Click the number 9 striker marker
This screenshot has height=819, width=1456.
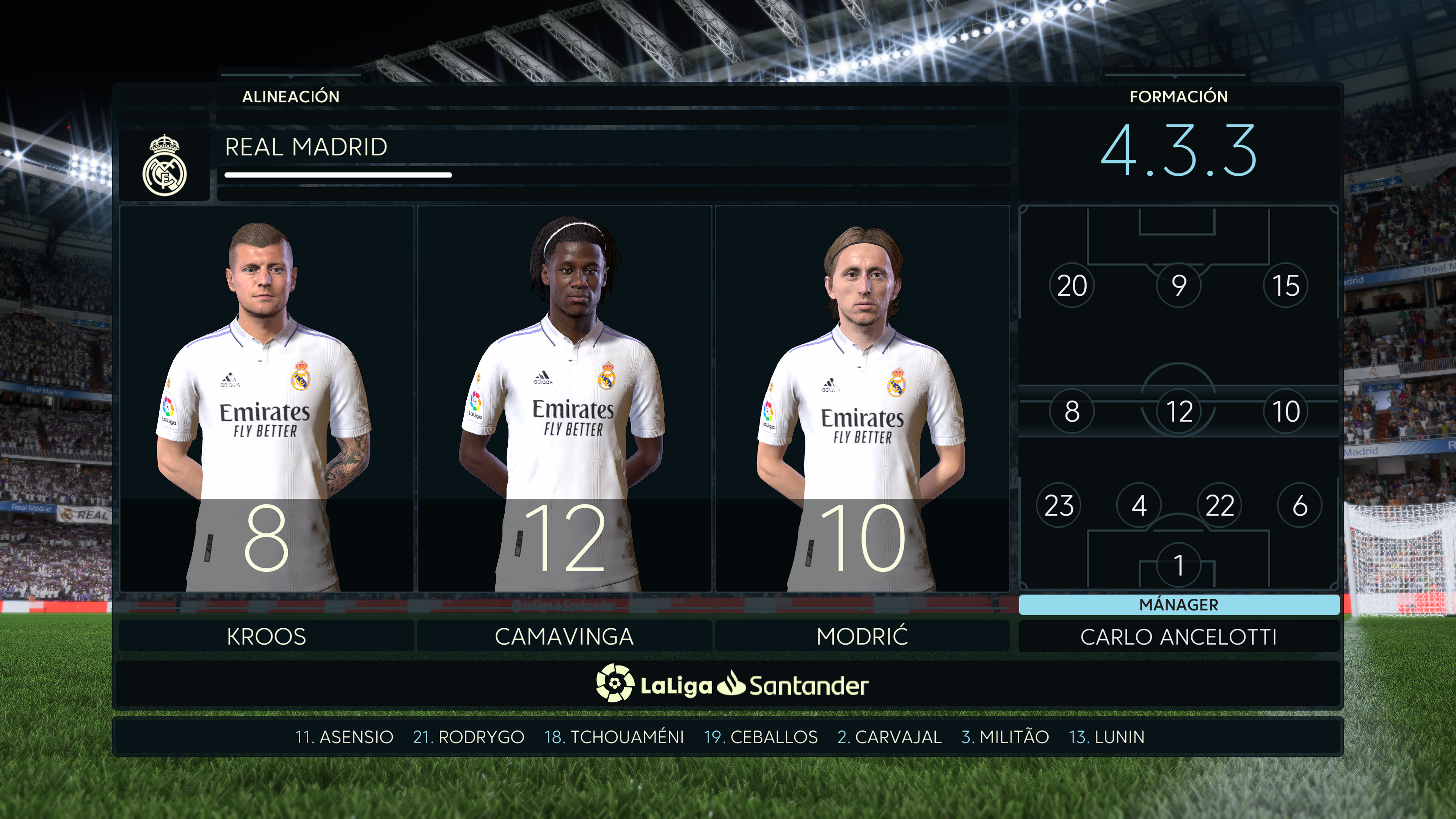[x=1178, y=286]
